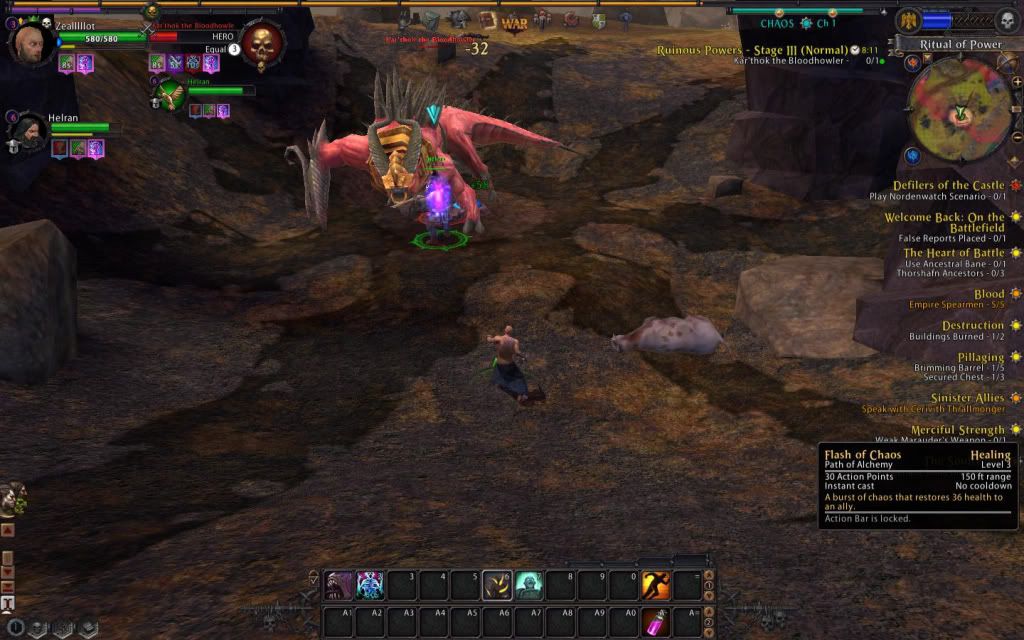Open the minimap

[x=960, y=112]
